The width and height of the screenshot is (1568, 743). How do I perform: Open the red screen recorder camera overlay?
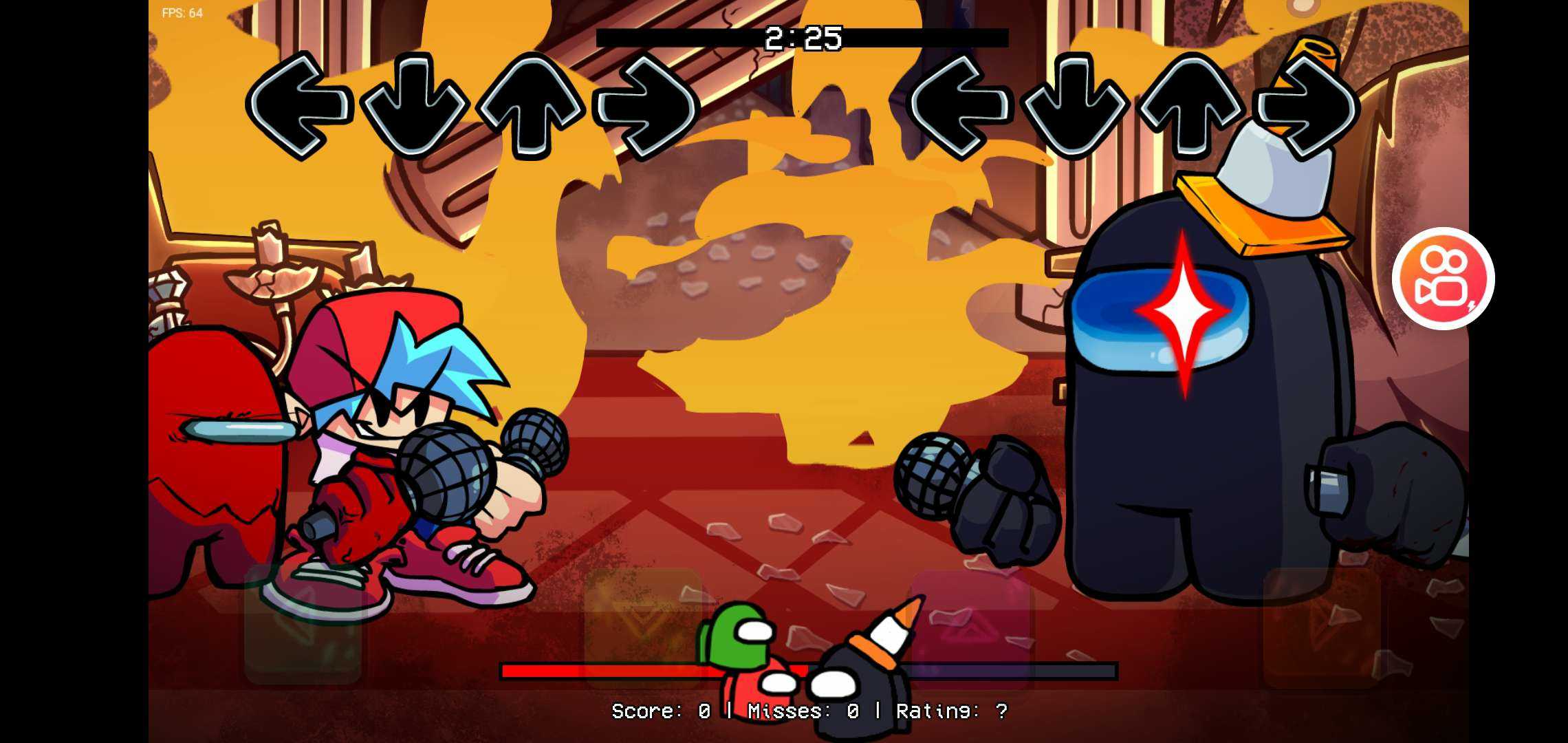click(1443, 278)
